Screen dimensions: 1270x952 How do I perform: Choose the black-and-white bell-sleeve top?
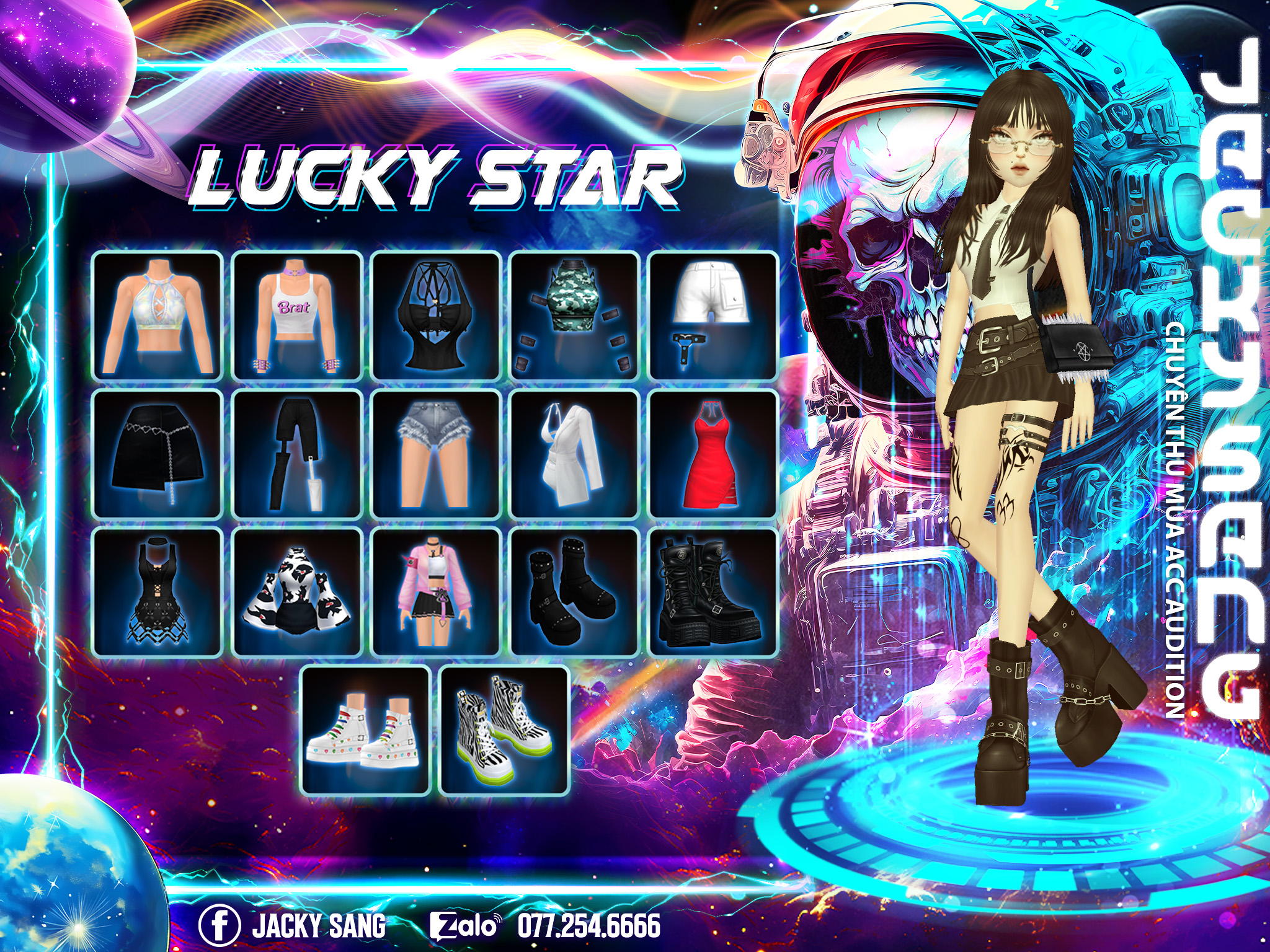point(297,593)
